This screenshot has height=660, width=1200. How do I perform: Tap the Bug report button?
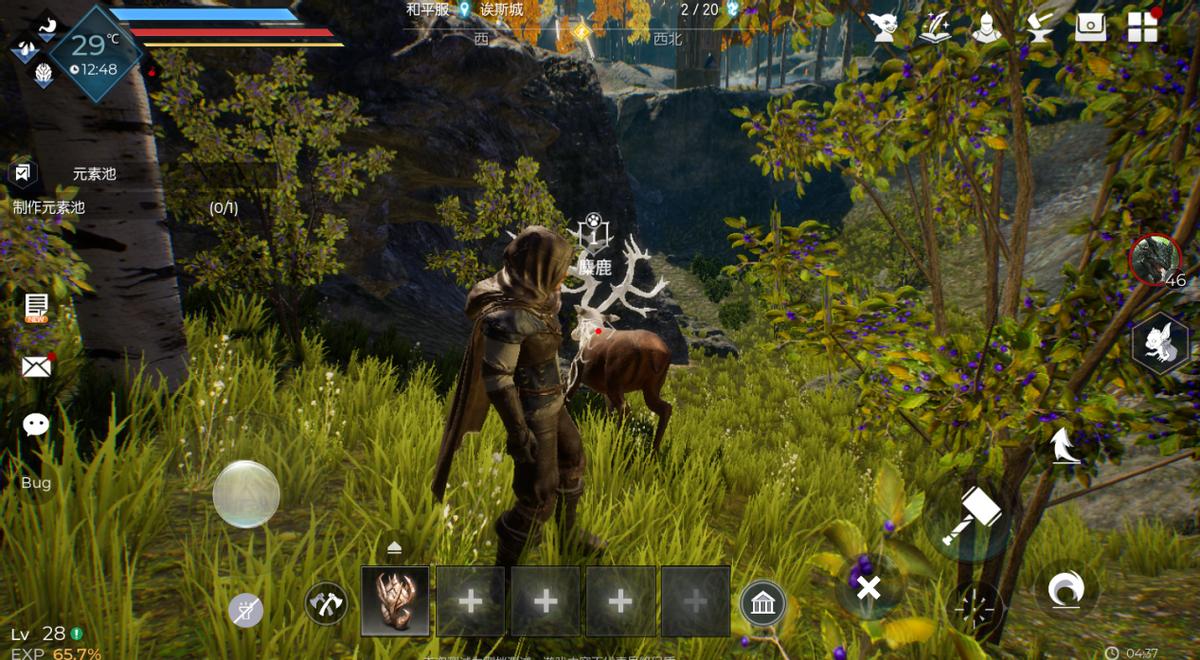(36, 482)
